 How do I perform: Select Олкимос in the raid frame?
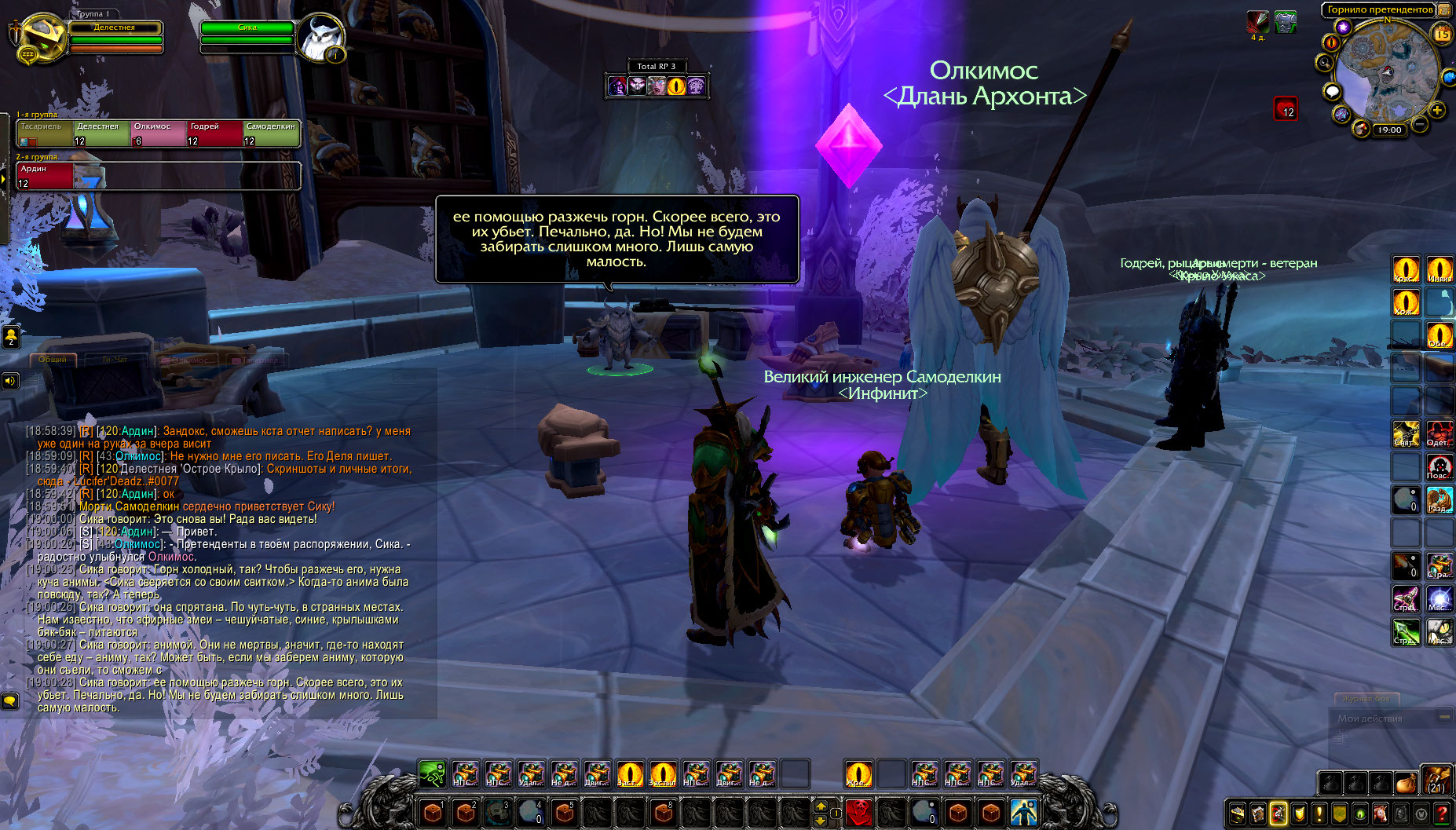158,133
